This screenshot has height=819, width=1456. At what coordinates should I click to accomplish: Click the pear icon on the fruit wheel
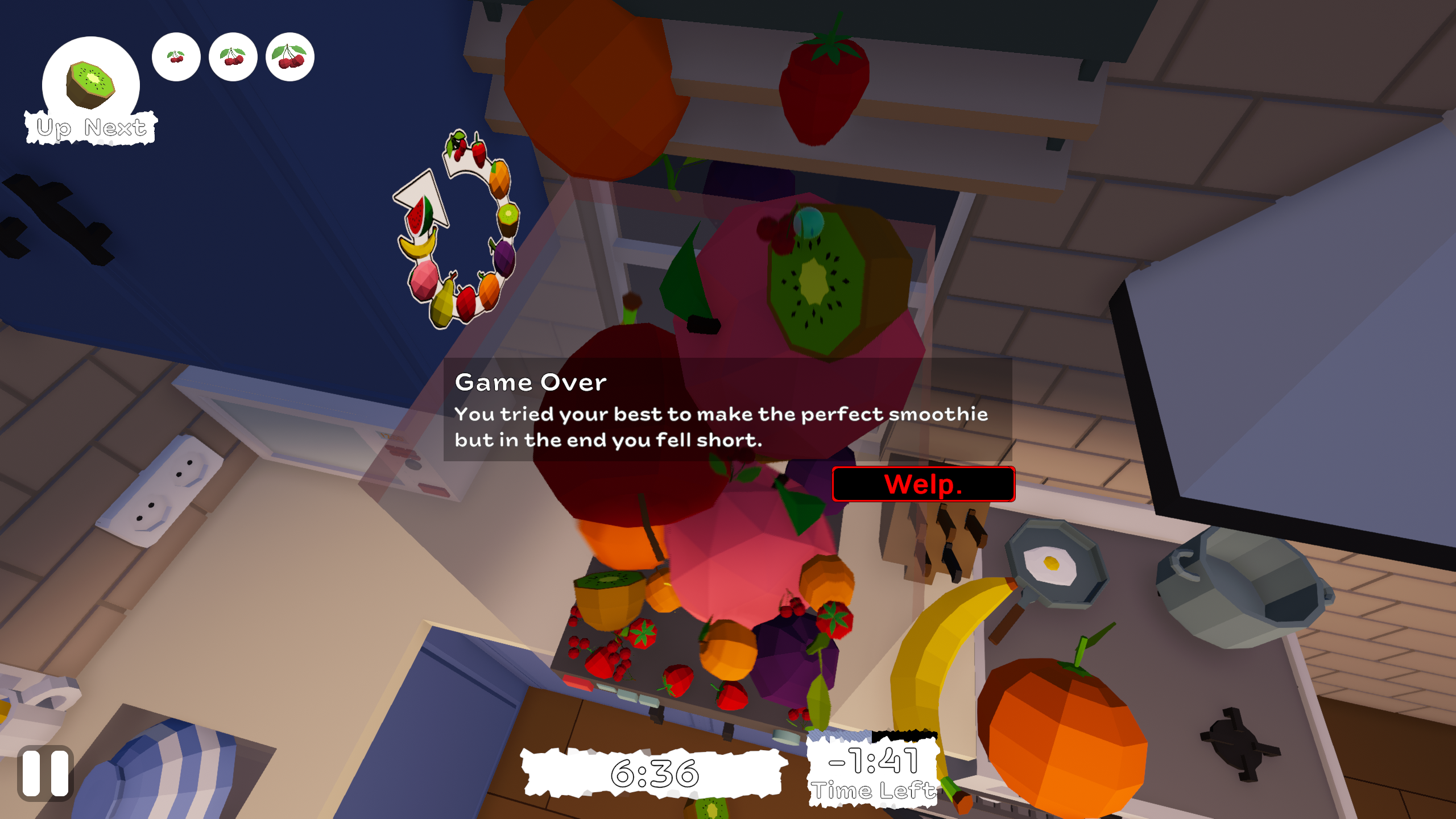tap(444, 302)
